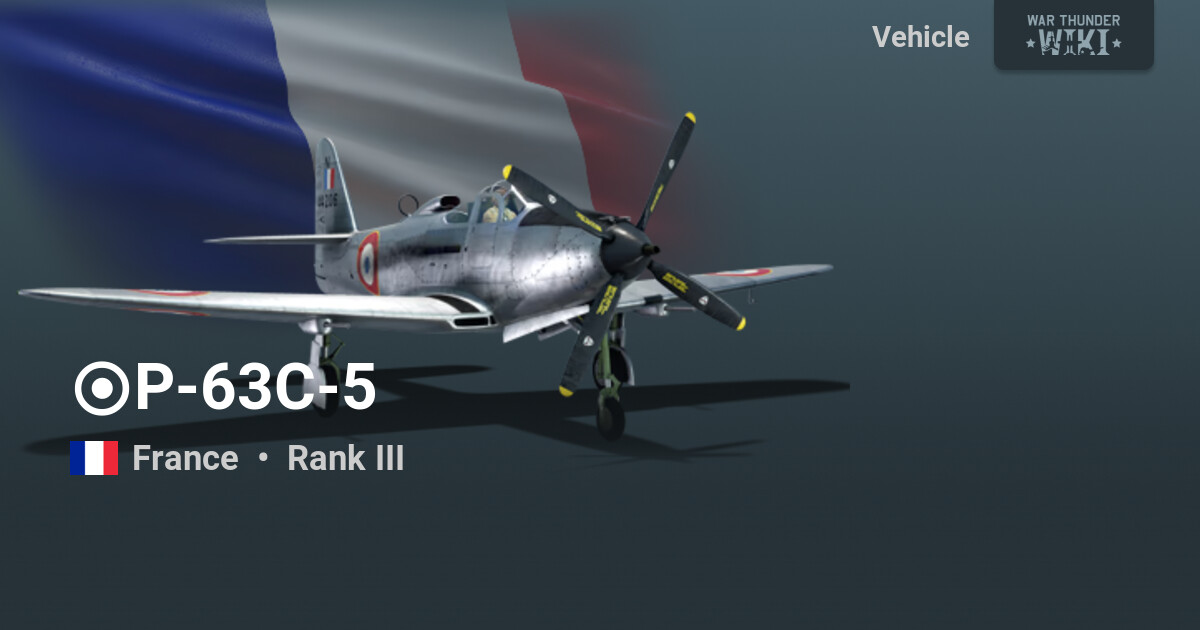Open the War Thunder Wiki logo badge
The image size is (1200, 630).
pos(1073,34)
